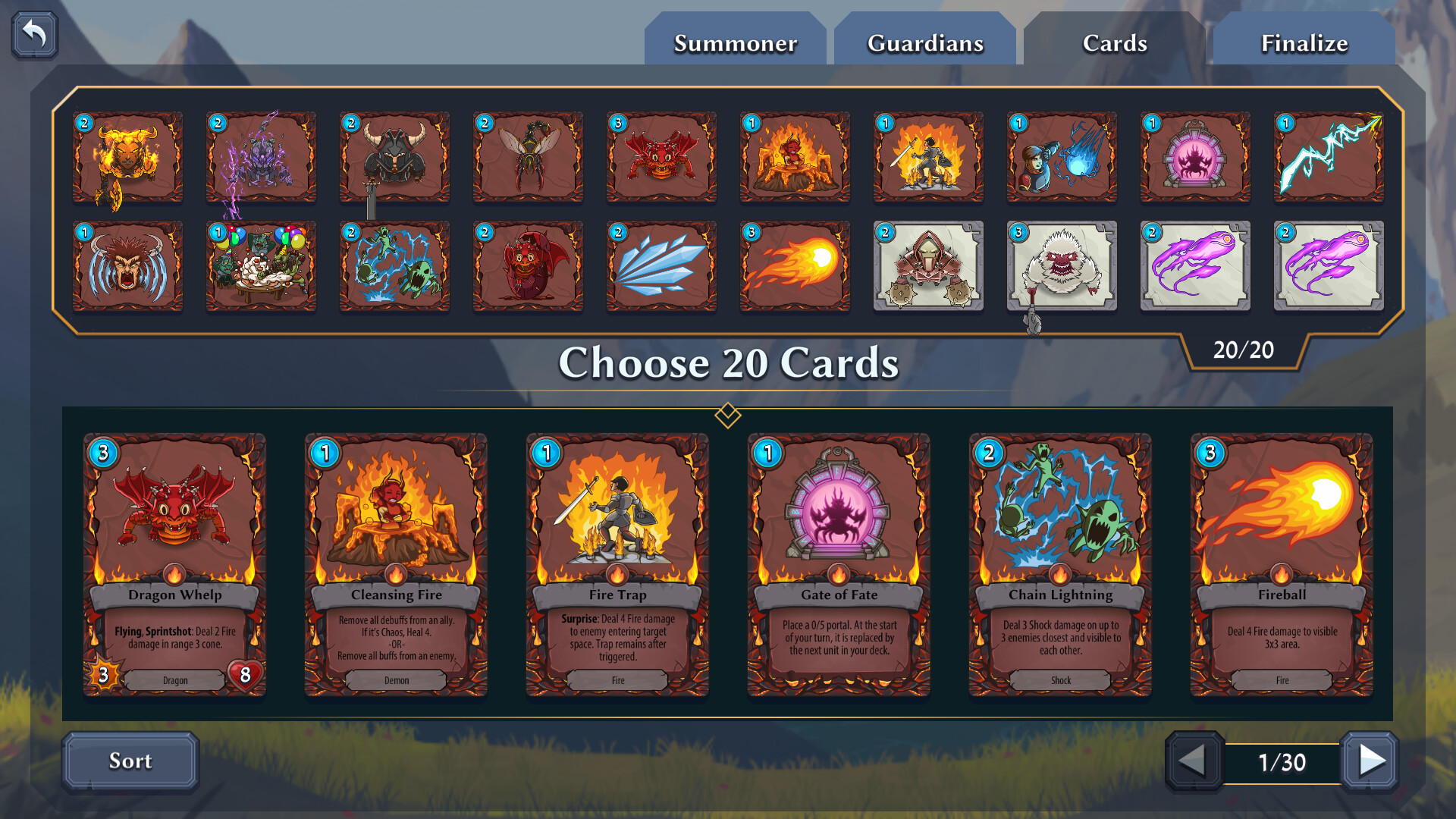Click the green wasp card thumbnail
This screenshot has width=1456, height=819.
click(x=528, y=157)
